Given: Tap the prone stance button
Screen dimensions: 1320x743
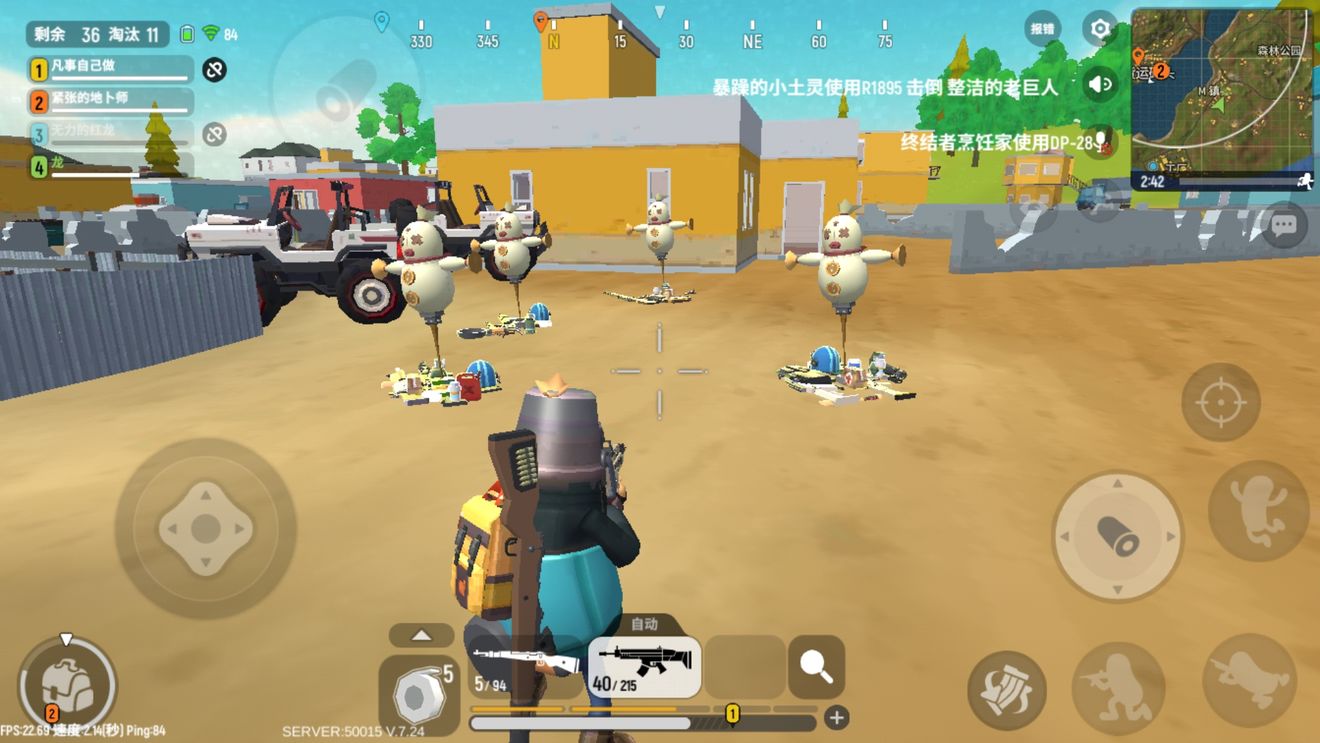Looking at the screenshot, I should (1248, 680).
